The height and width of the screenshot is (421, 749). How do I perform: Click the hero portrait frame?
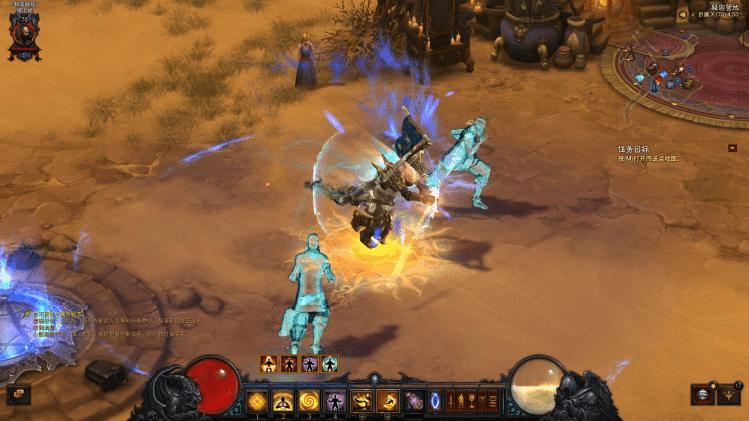21,34
